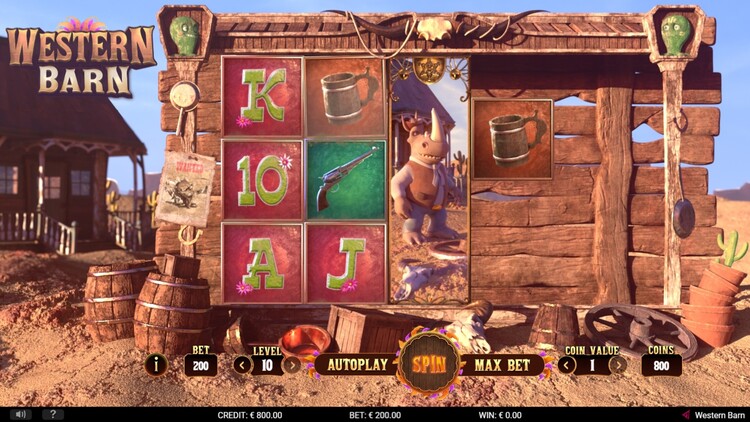Toggle the sound speaker icon
Image resolution: width=750 pixels, height=422 pixels.
pos(20,414)
